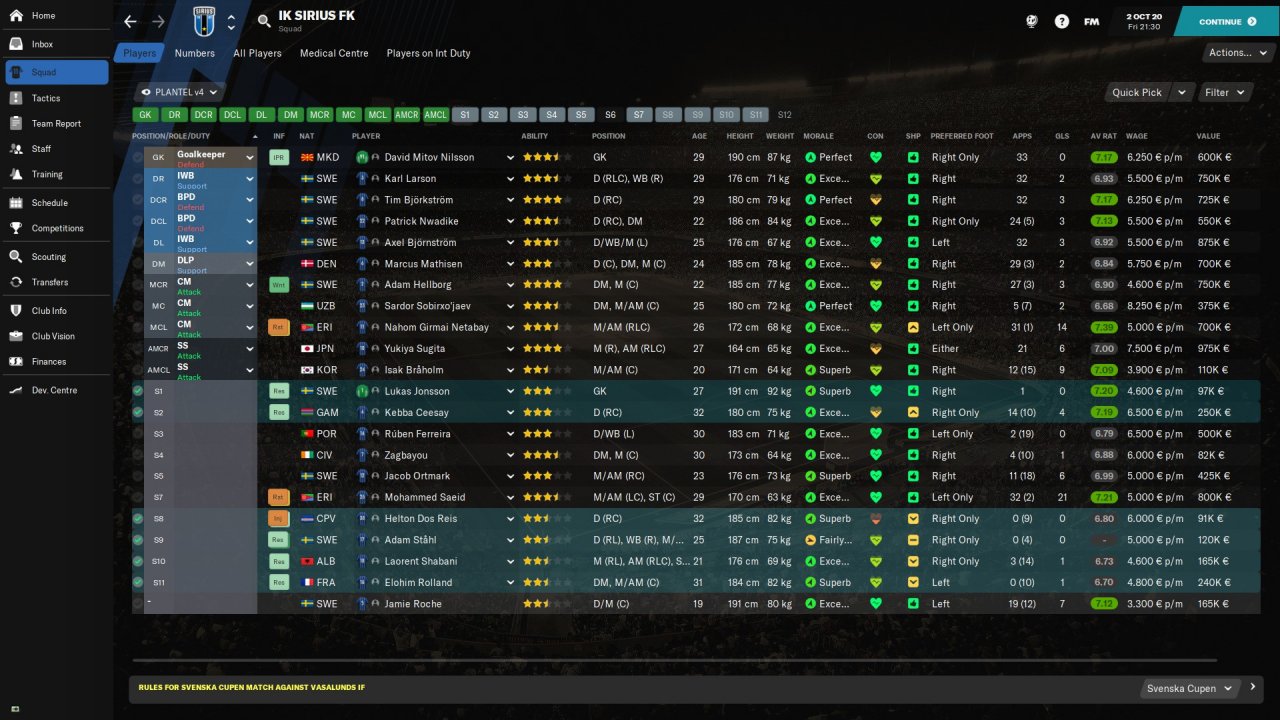This screenshot has height=720, width=1280.
Task: Open the Scouting section
Action: click(x=48, y=257)
